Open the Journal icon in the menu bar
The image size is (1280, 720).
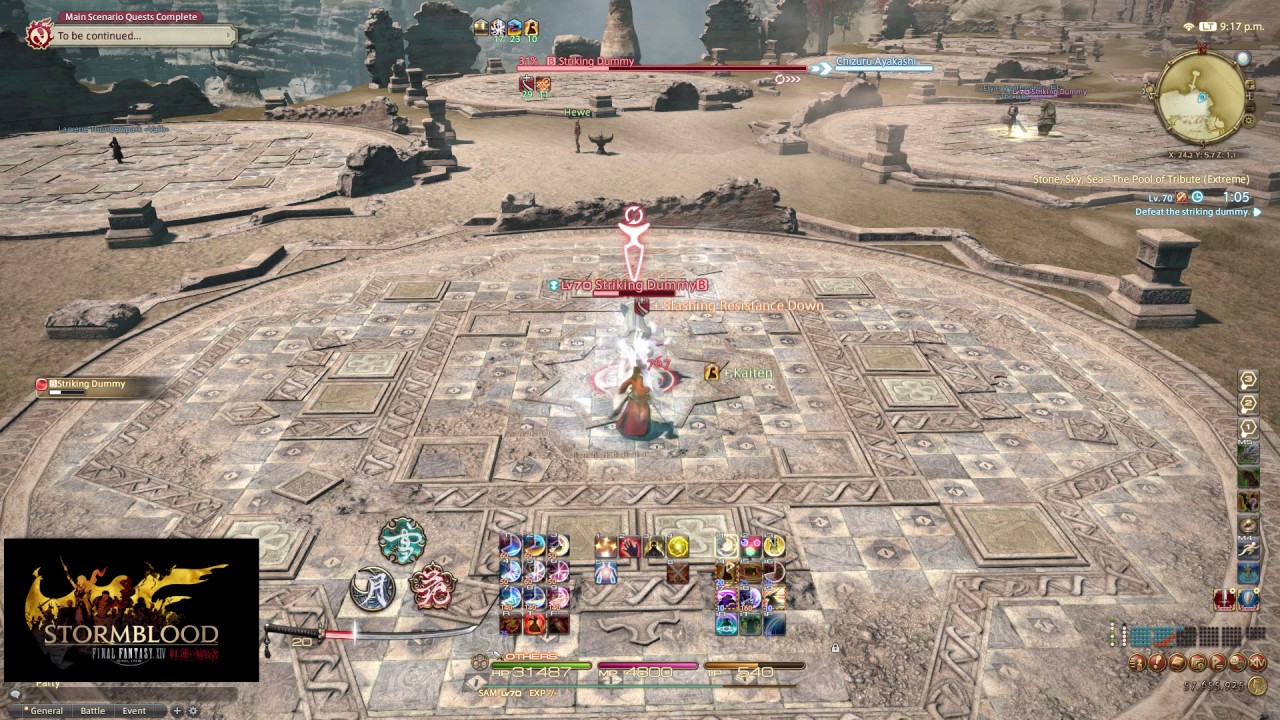click(x=1157, y=662)
